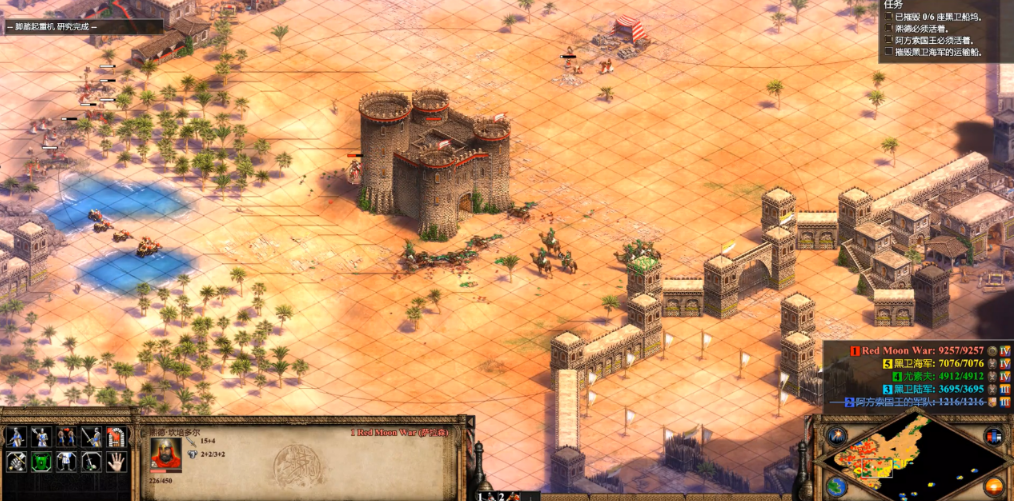The image size is (1014, 501).
Task: Open the 任务 objectives panel header
Action: [894, 5]
